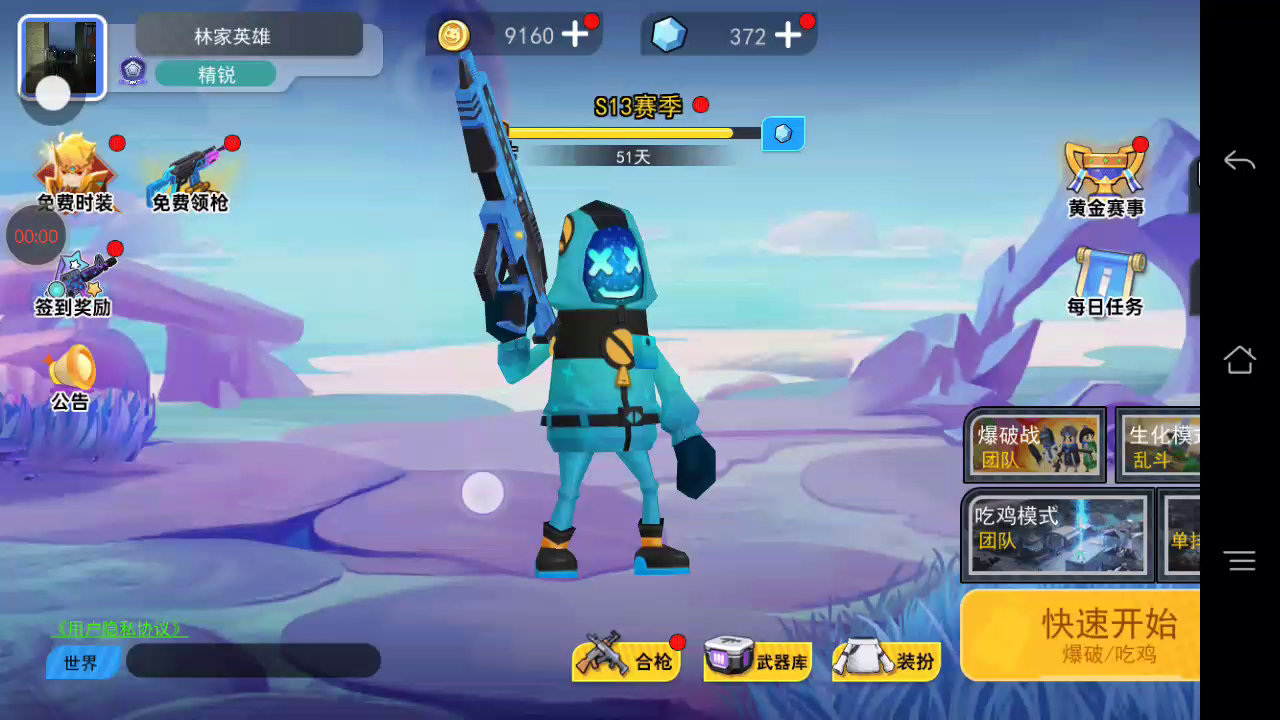Select the 爆破战 team mode tile
The image size is (1280, 720).
pos(1035,445)
